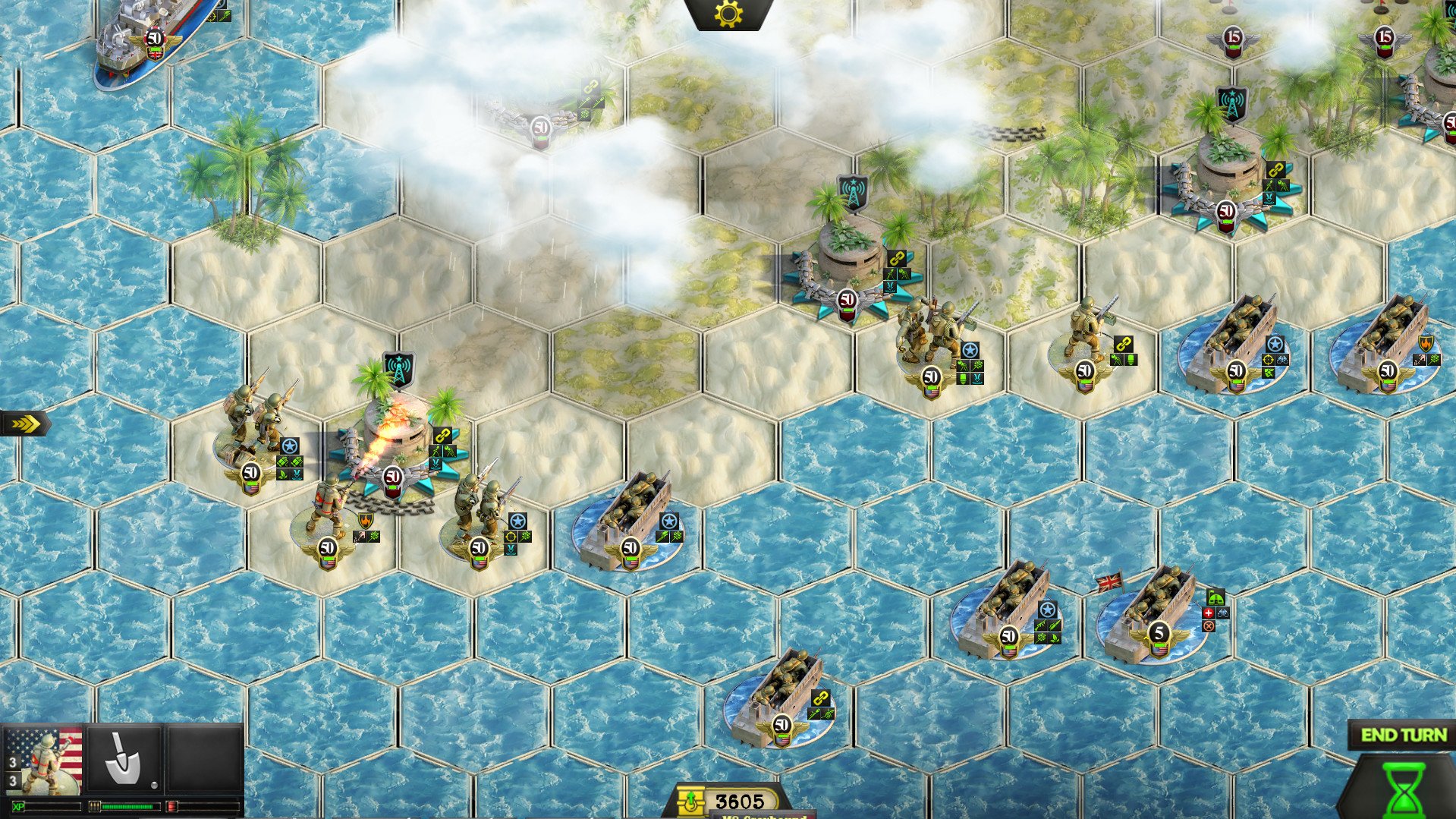Activate the shovel dig-in ability
The height and width of the screenshot is (819, 1456).
[x=124, y=759]
